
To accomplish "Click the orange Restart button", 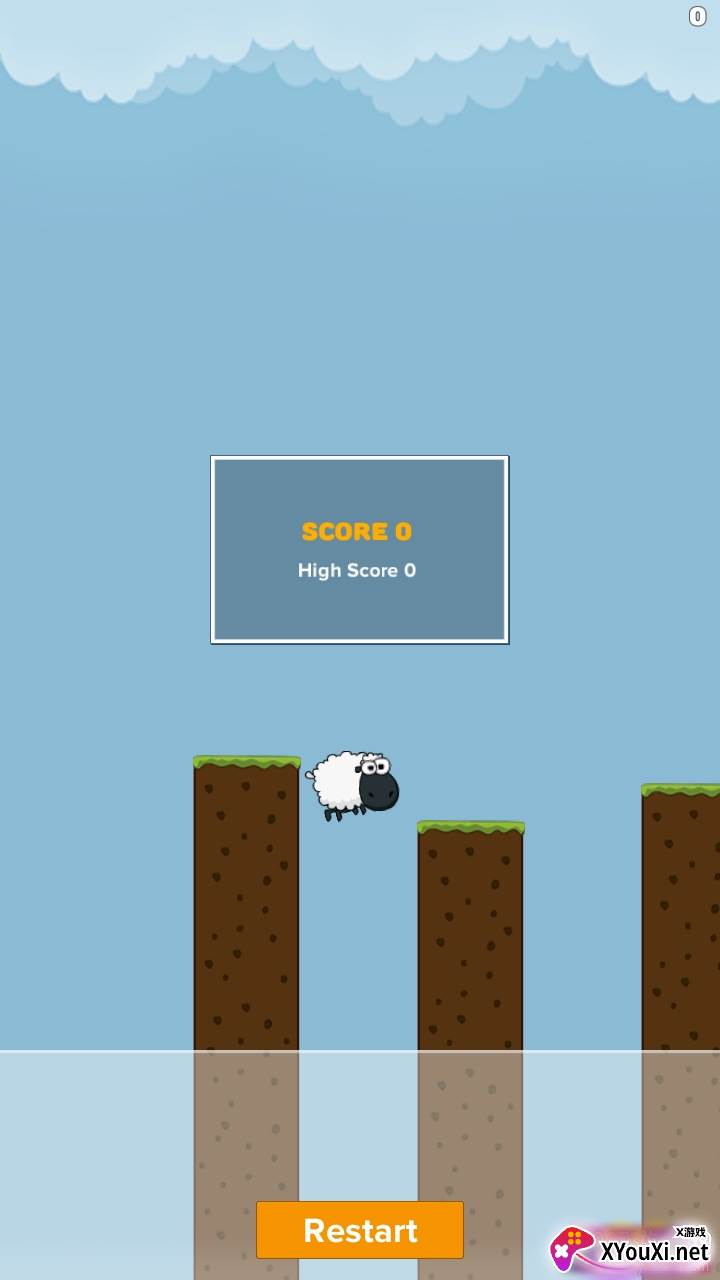I will pos(360,1230).
